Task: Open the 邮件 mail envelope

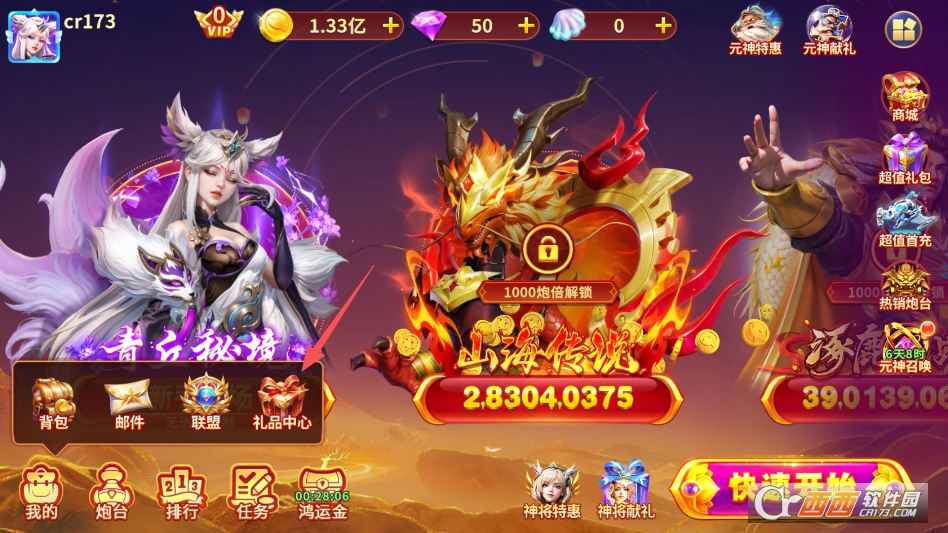Action: [129, 403]
